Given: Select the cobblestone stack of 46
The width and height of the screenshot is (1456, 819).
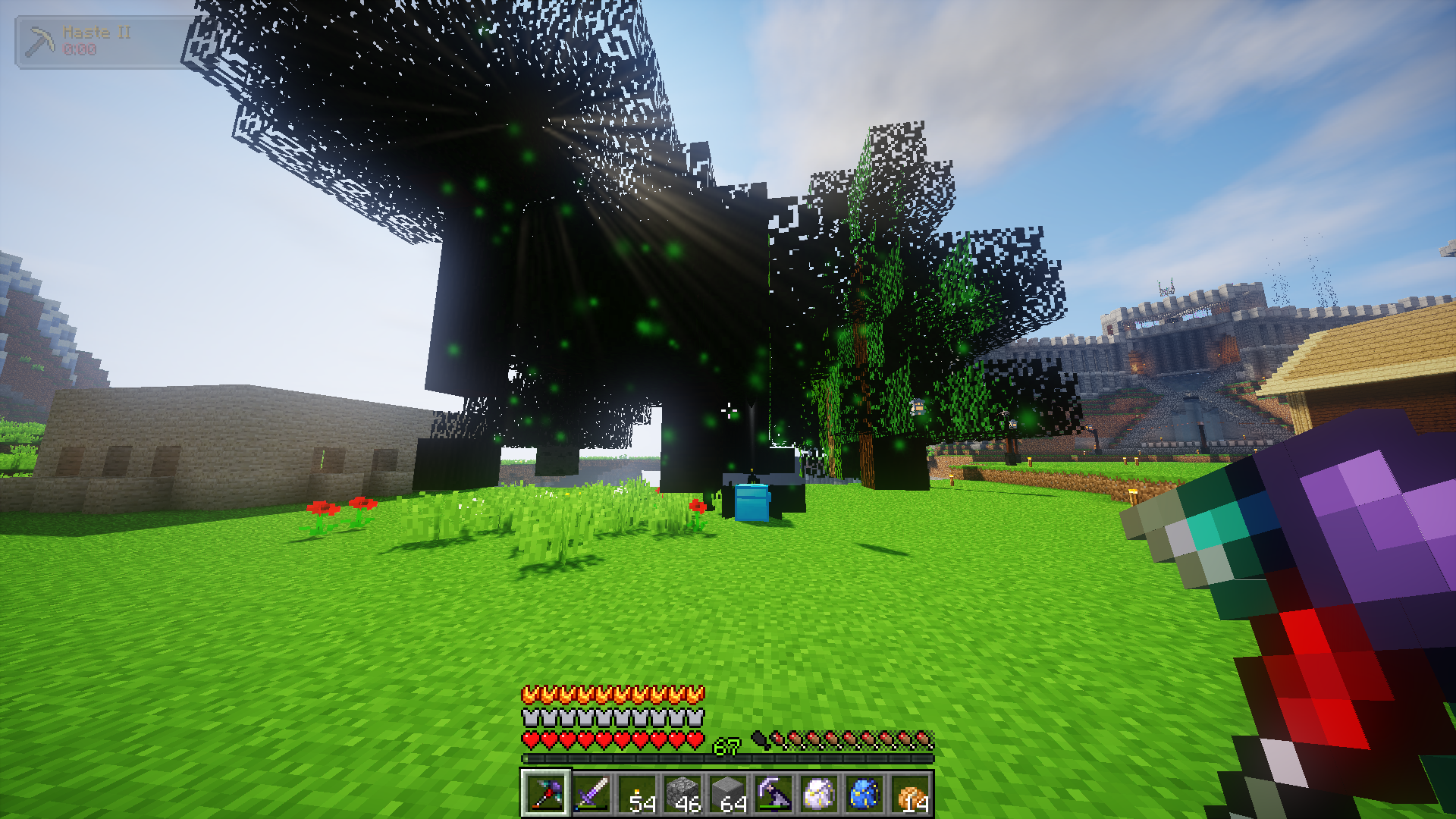Looking at the screenshot, I should (x=682, y=794).
